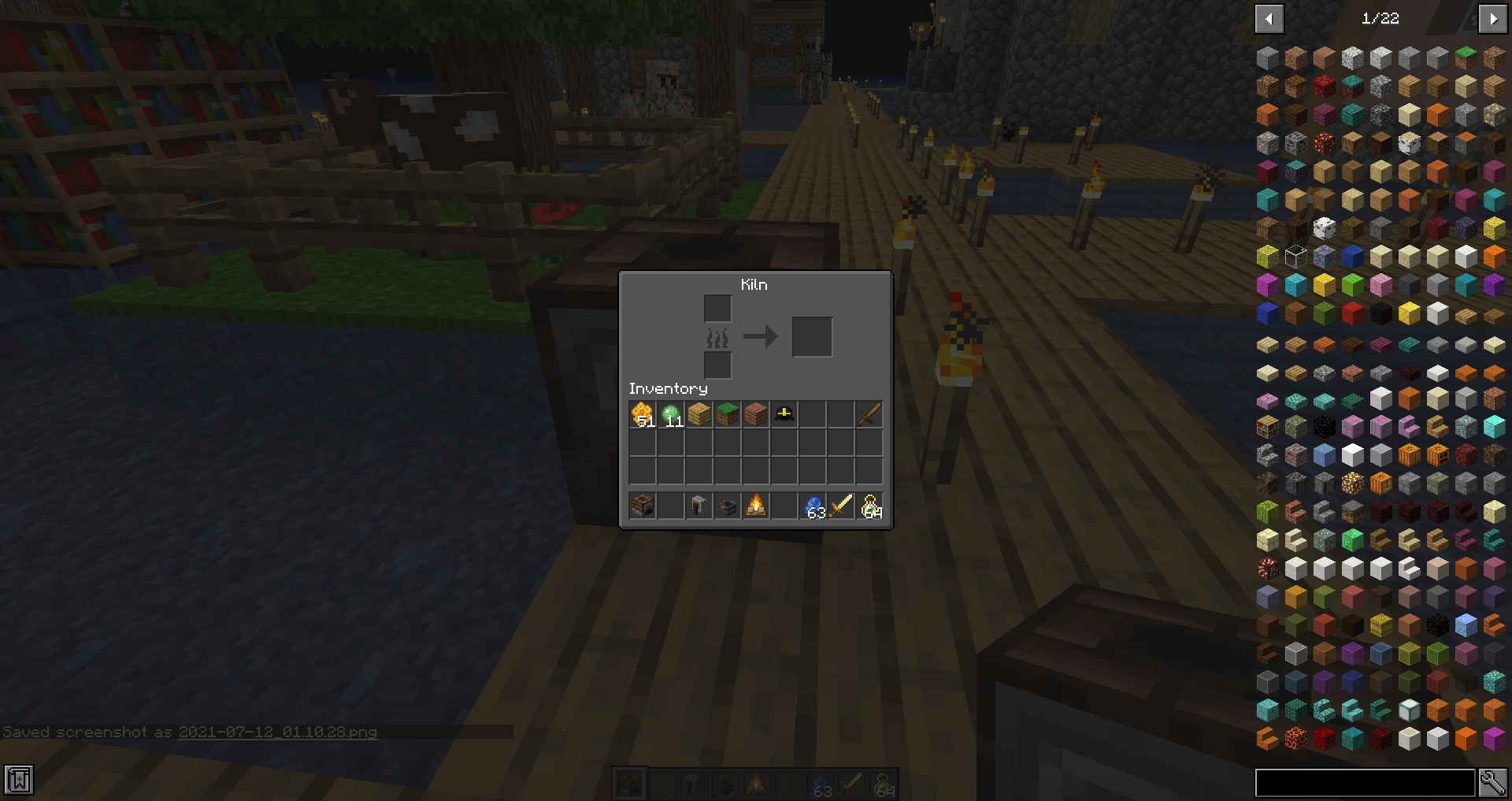Screen dimensions: 1512x801
Task: Click the Kiln's empty input slot
Action: point(717,308)
